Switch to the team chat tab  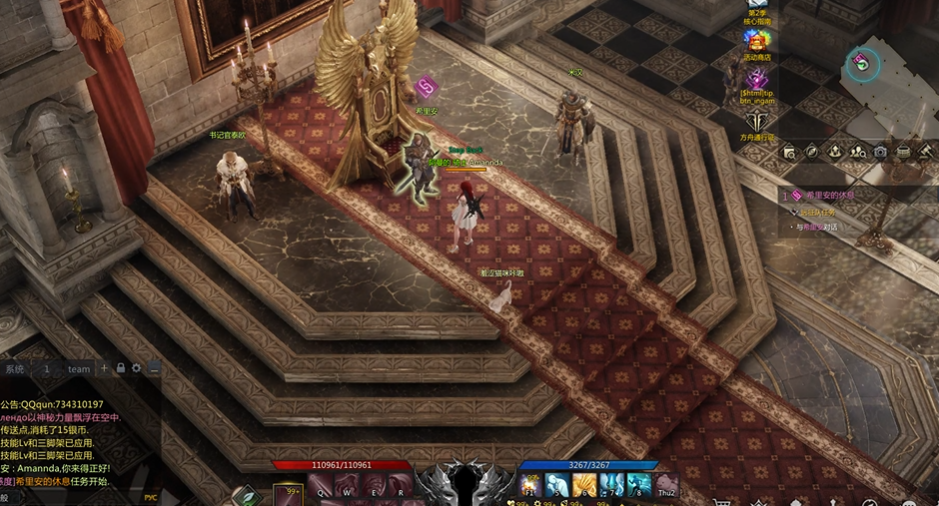pos(79,369)
